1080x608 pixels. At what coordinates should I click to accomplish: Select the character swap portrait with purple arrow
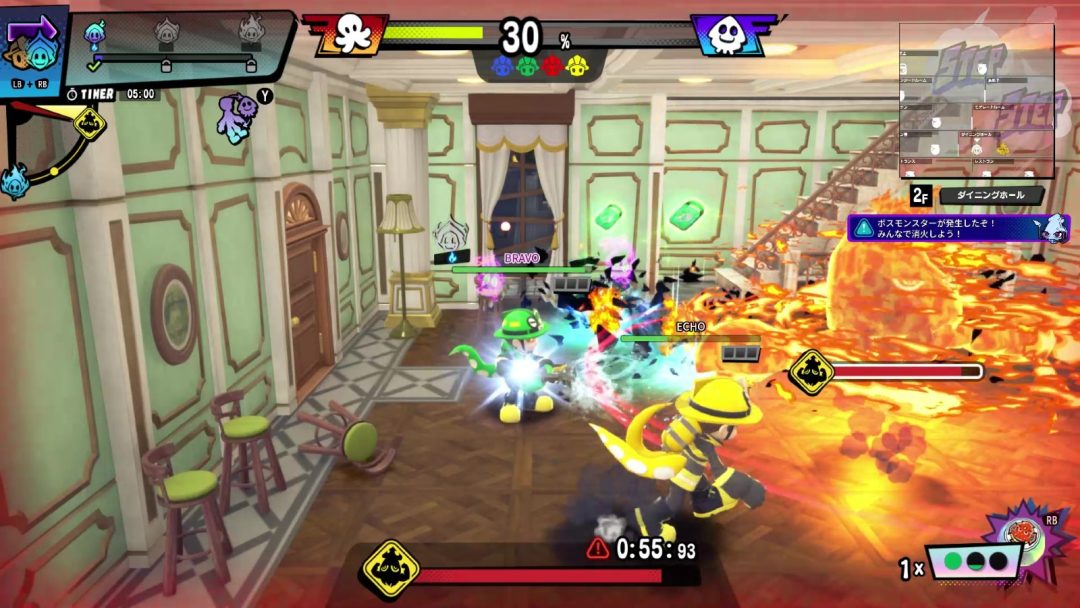pyautogui.click(x=32, y=50)
